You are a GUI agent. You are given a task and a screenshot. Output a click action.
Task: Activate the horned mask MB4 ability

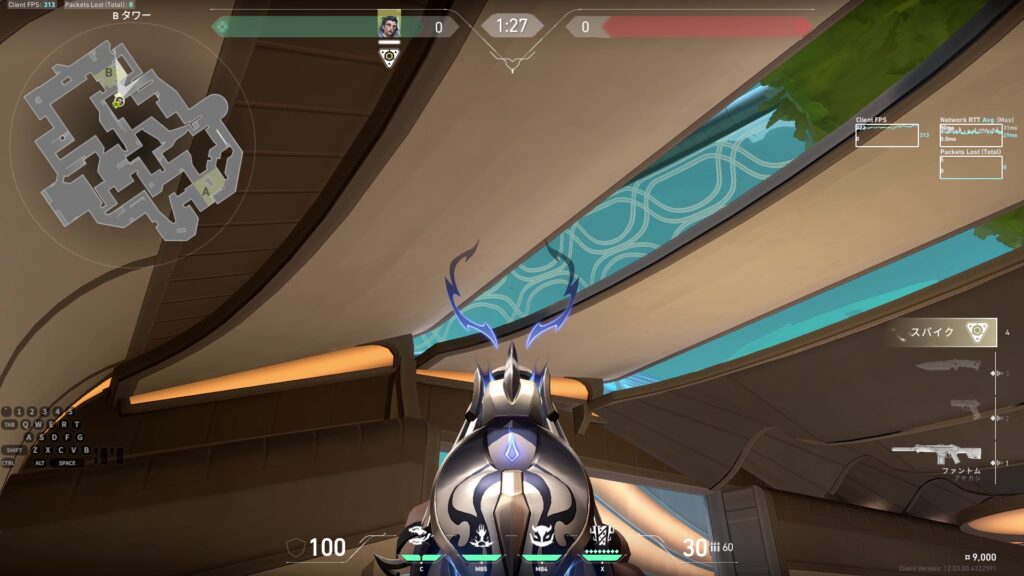tap(542, 536)
